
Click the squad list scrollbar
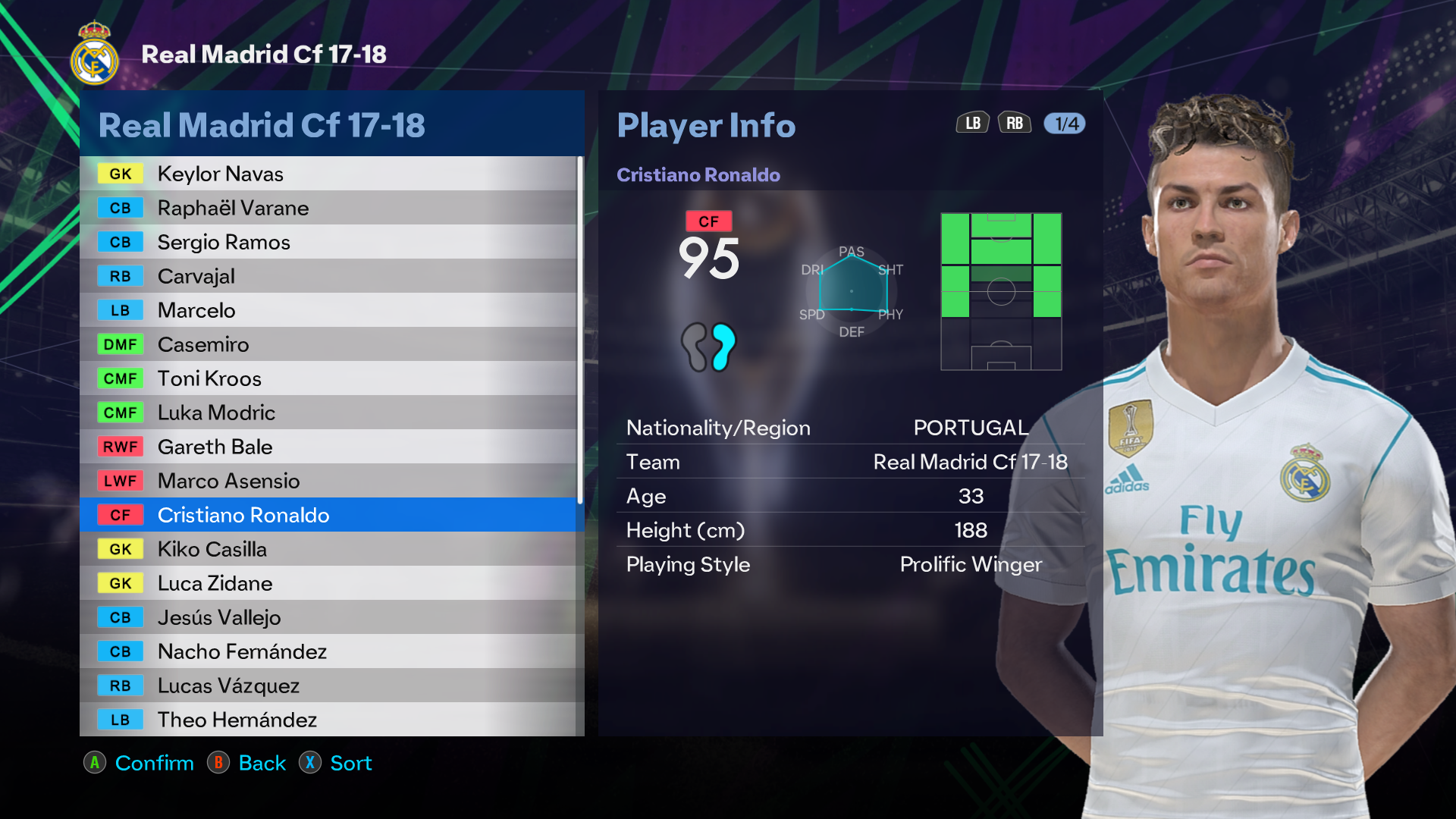coord(580,330)
